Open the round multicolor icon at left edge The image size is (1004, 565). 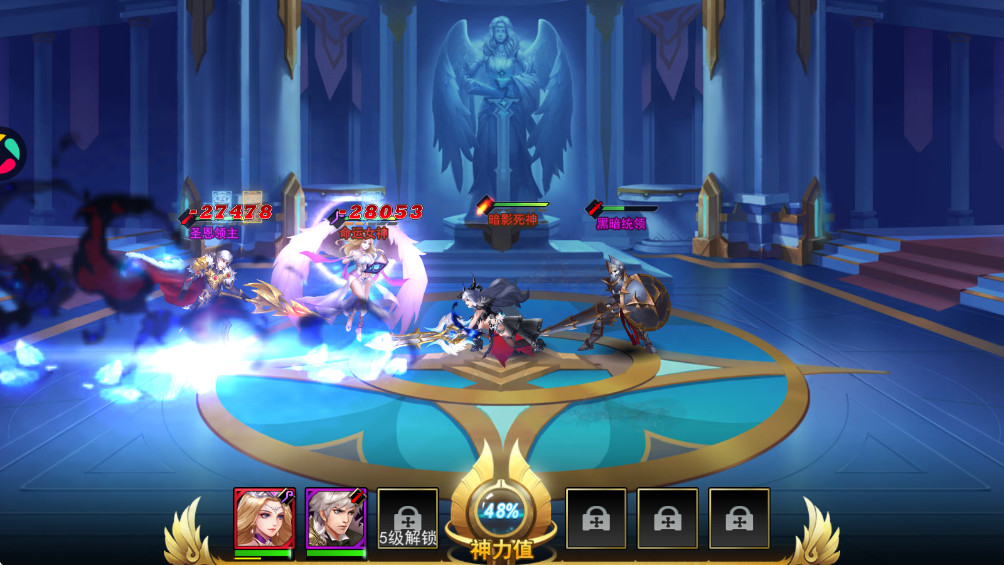[x=8, y=153]
